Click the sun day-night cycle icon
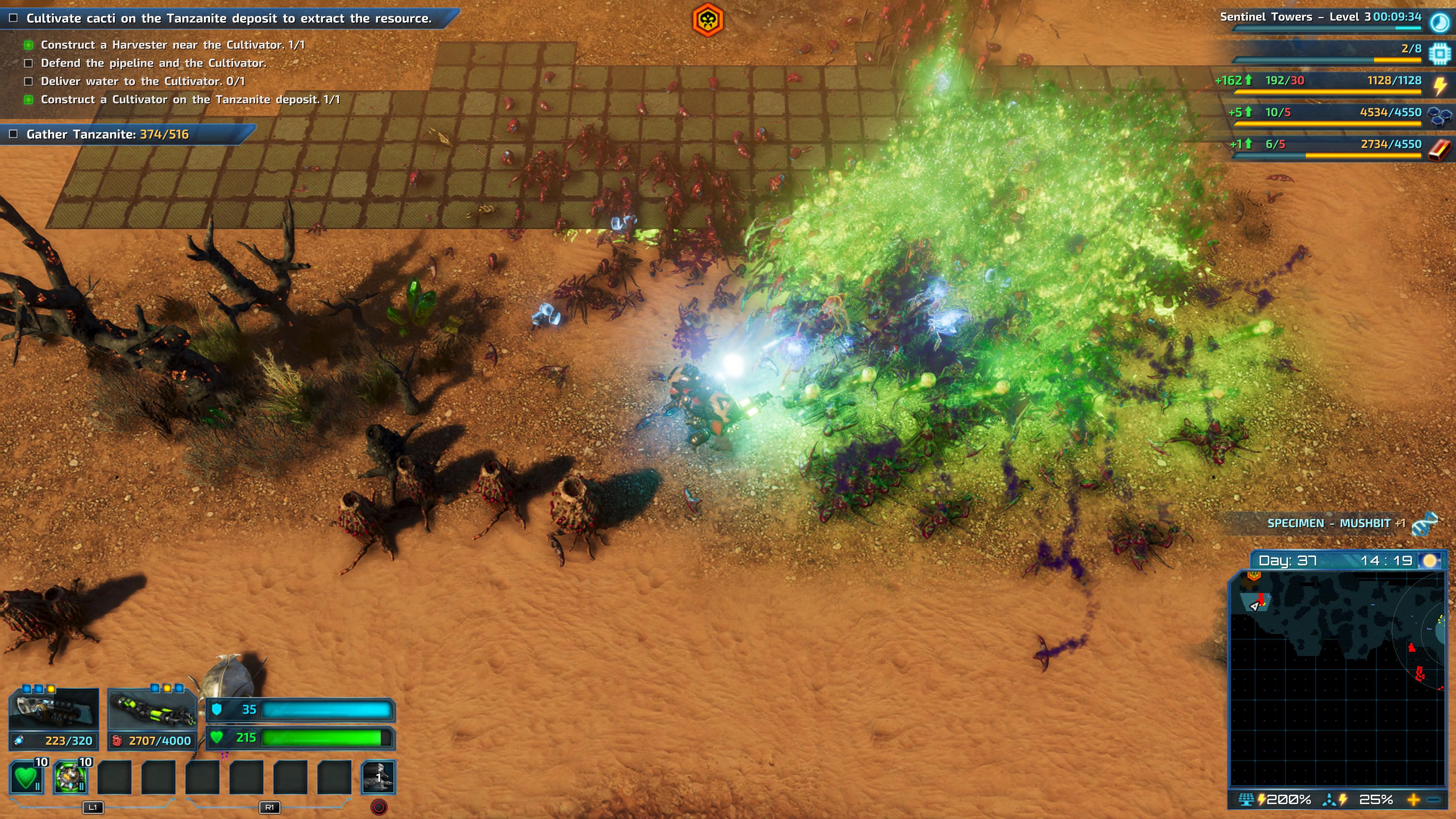 [1430, 561]
